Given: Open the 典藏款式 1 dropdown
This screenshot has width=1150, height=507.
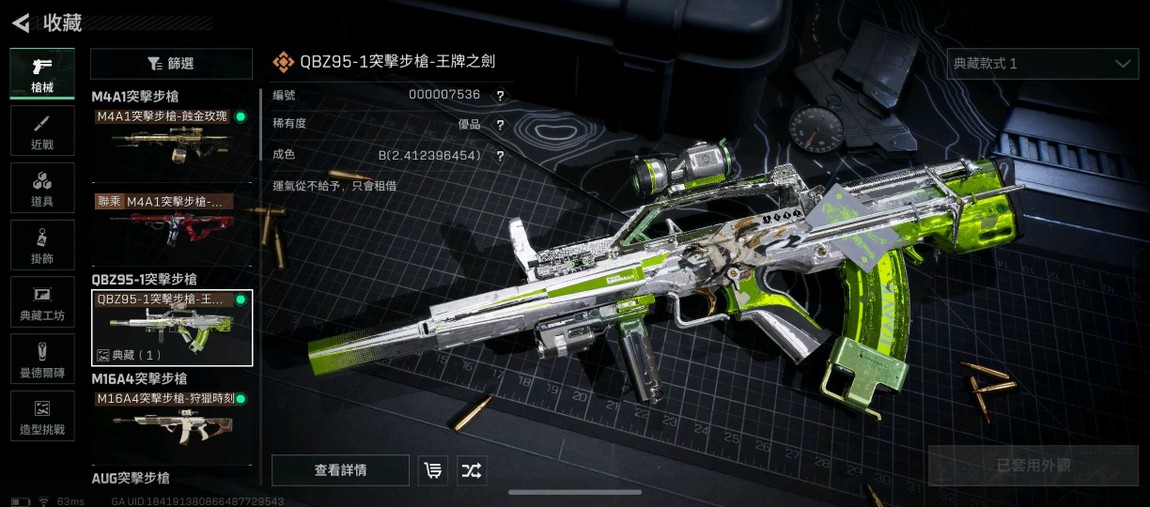Looking at the screenshot, I should click(x=1042, y=64).
